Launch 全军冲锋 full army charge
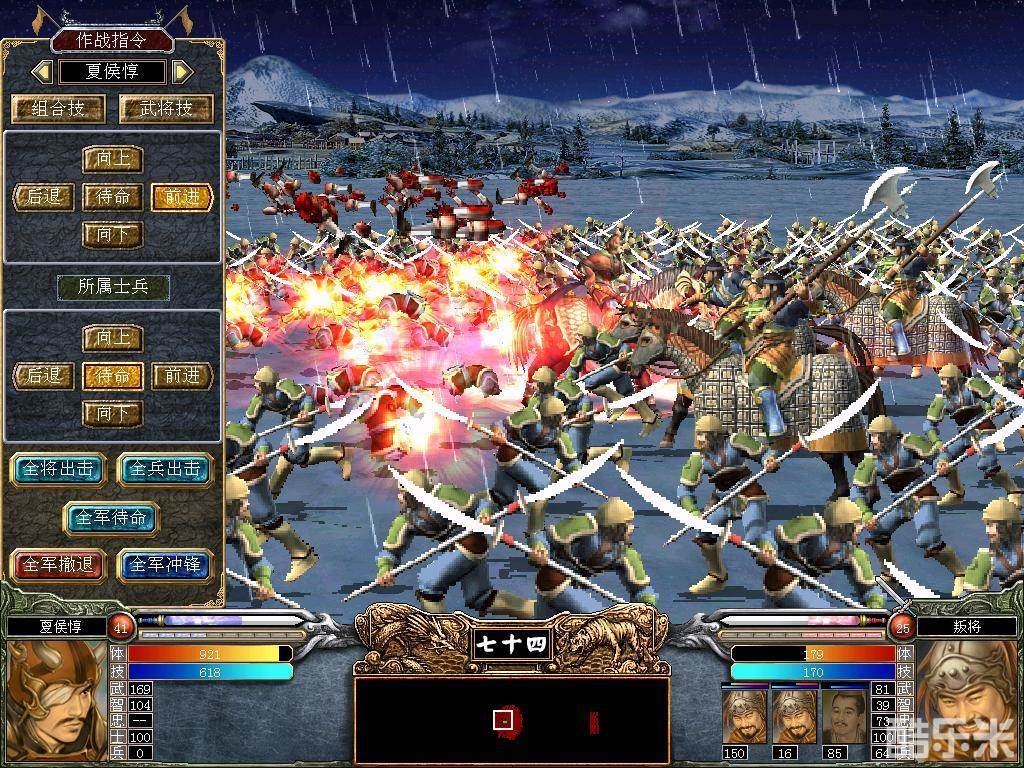This screenshot has height=768, width=1024. (x=166, y=565)
